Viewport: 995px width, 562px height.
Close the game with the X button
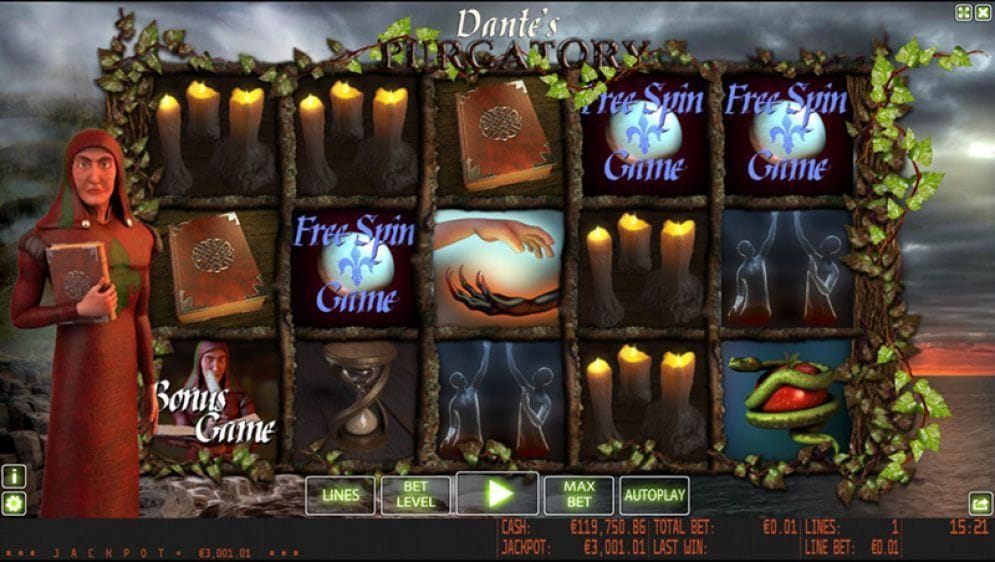pos(982,12)
